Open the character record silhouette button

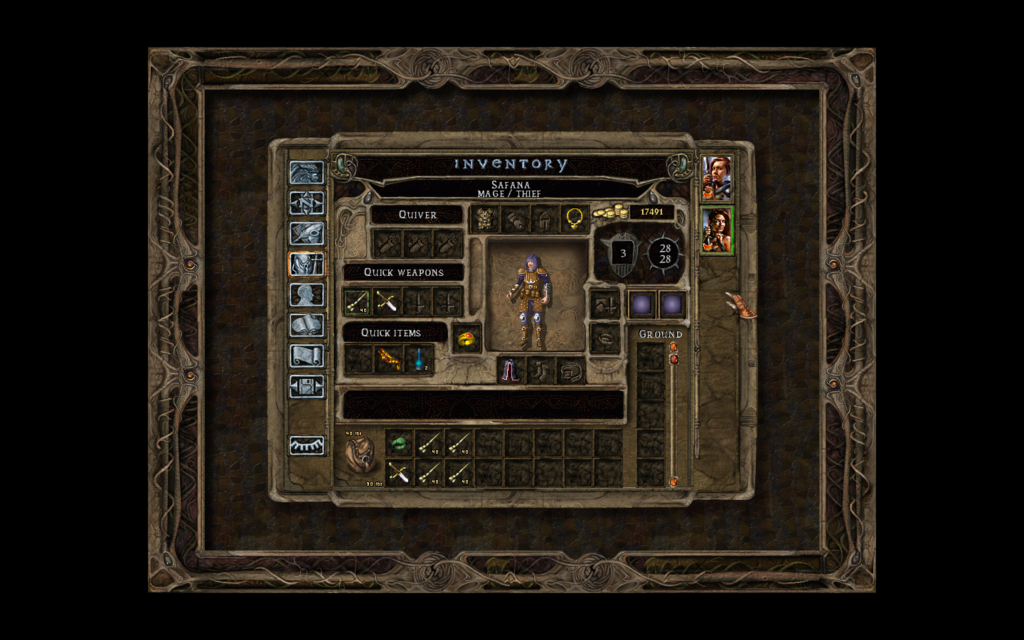point(306,295)
